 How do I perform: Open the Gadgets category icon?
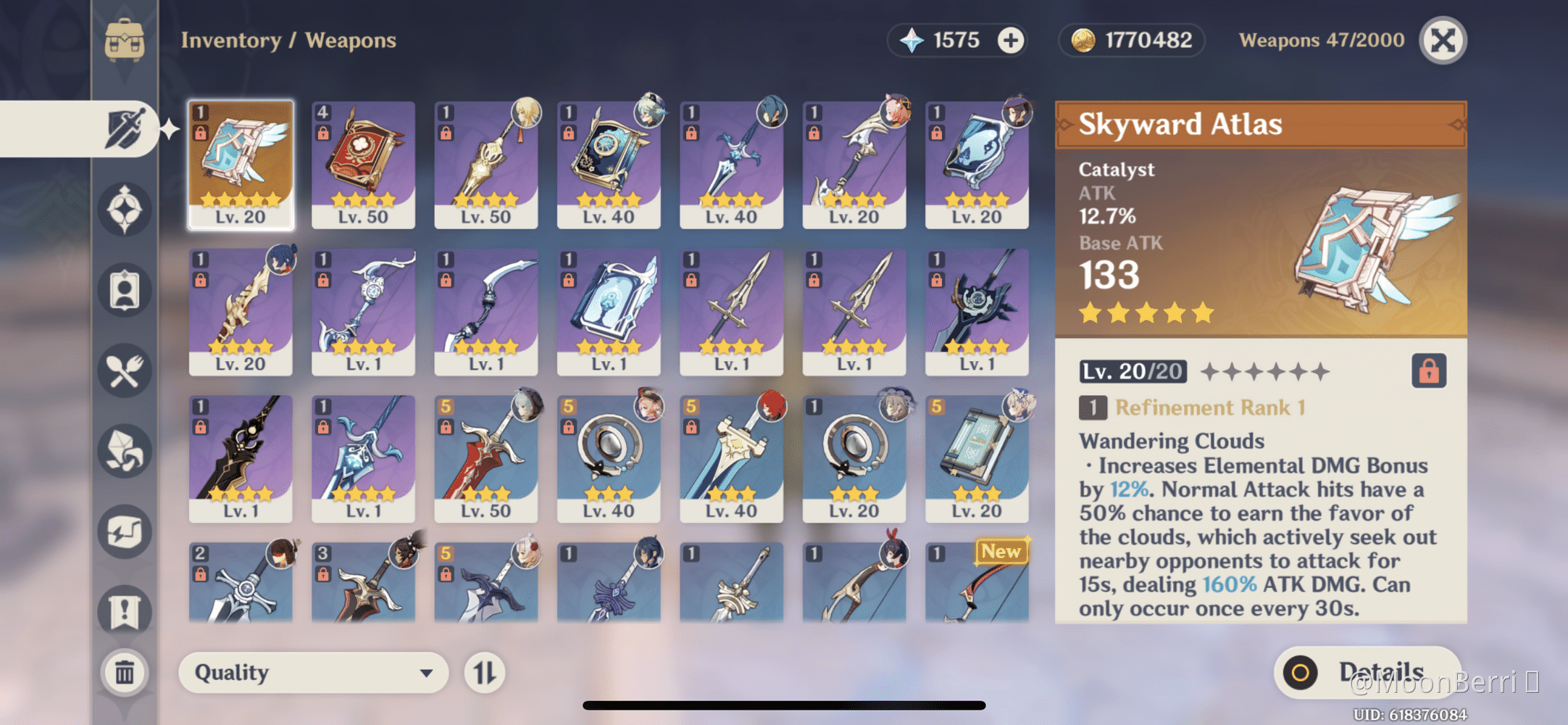click(x=123, y=531)
